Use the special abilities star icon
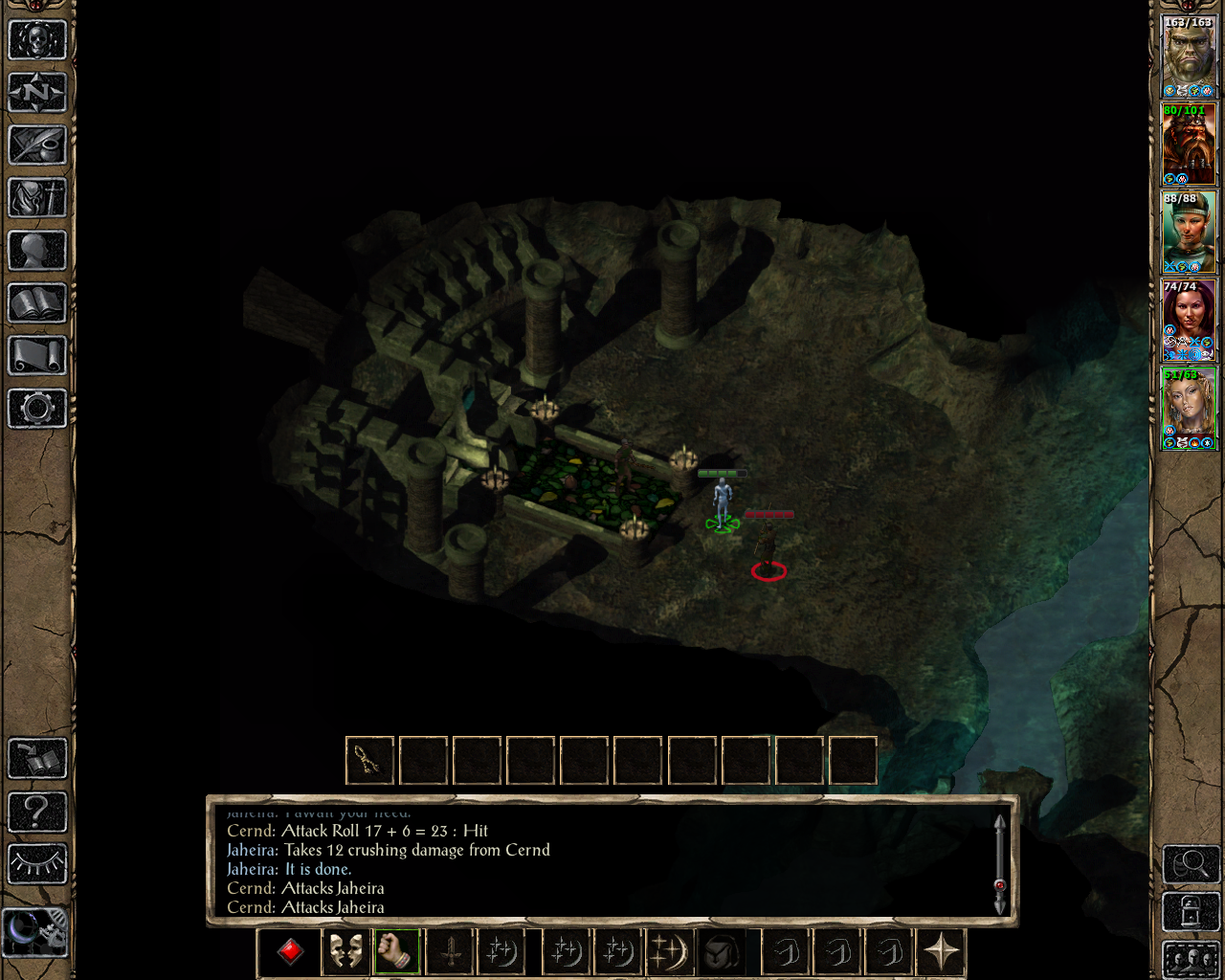The height and width of the screenshot is (980, 1225). click(x=941, y=951)
